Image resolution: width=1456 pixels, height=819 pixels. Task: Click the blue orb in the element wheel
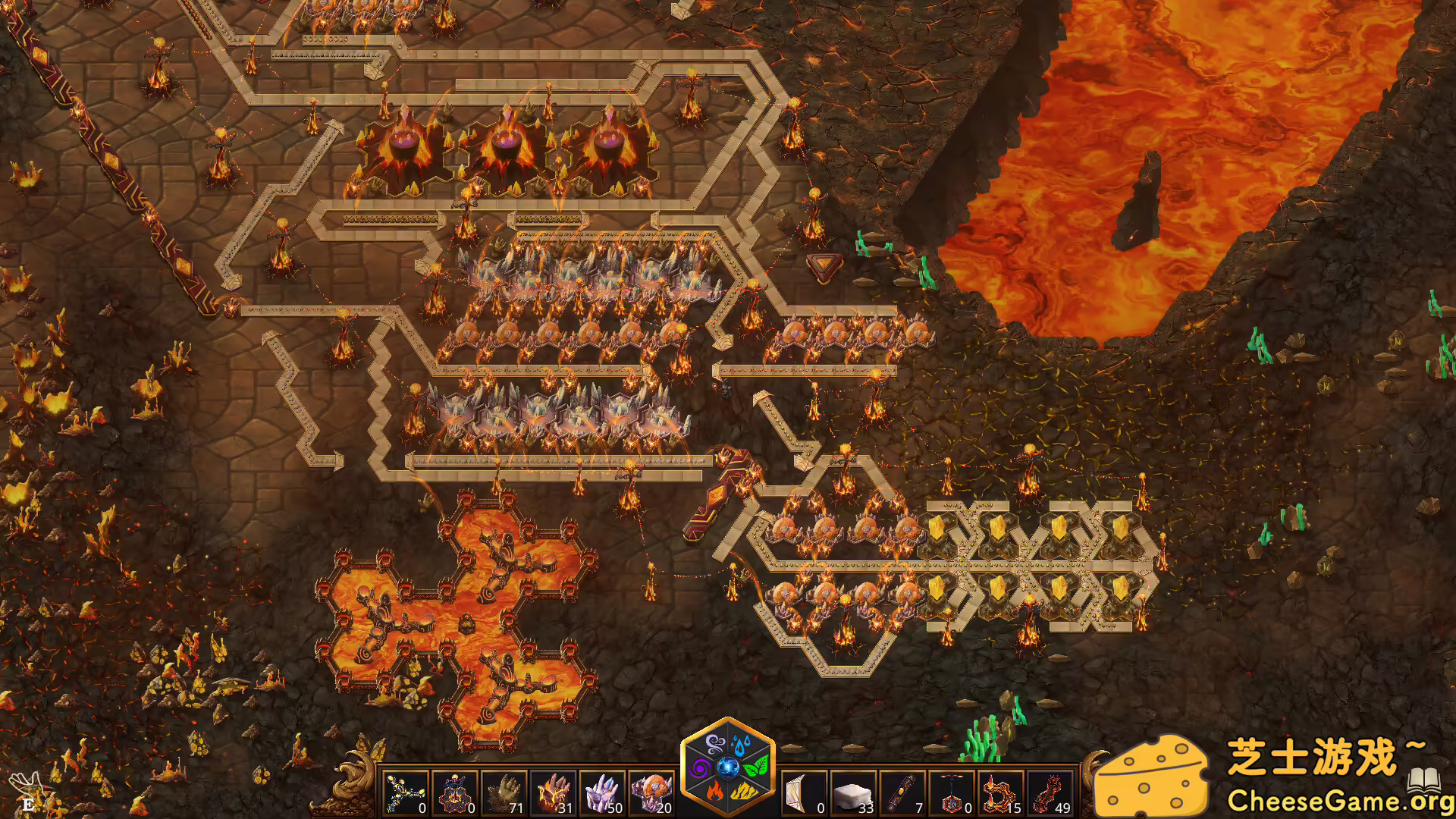(728, 767)
